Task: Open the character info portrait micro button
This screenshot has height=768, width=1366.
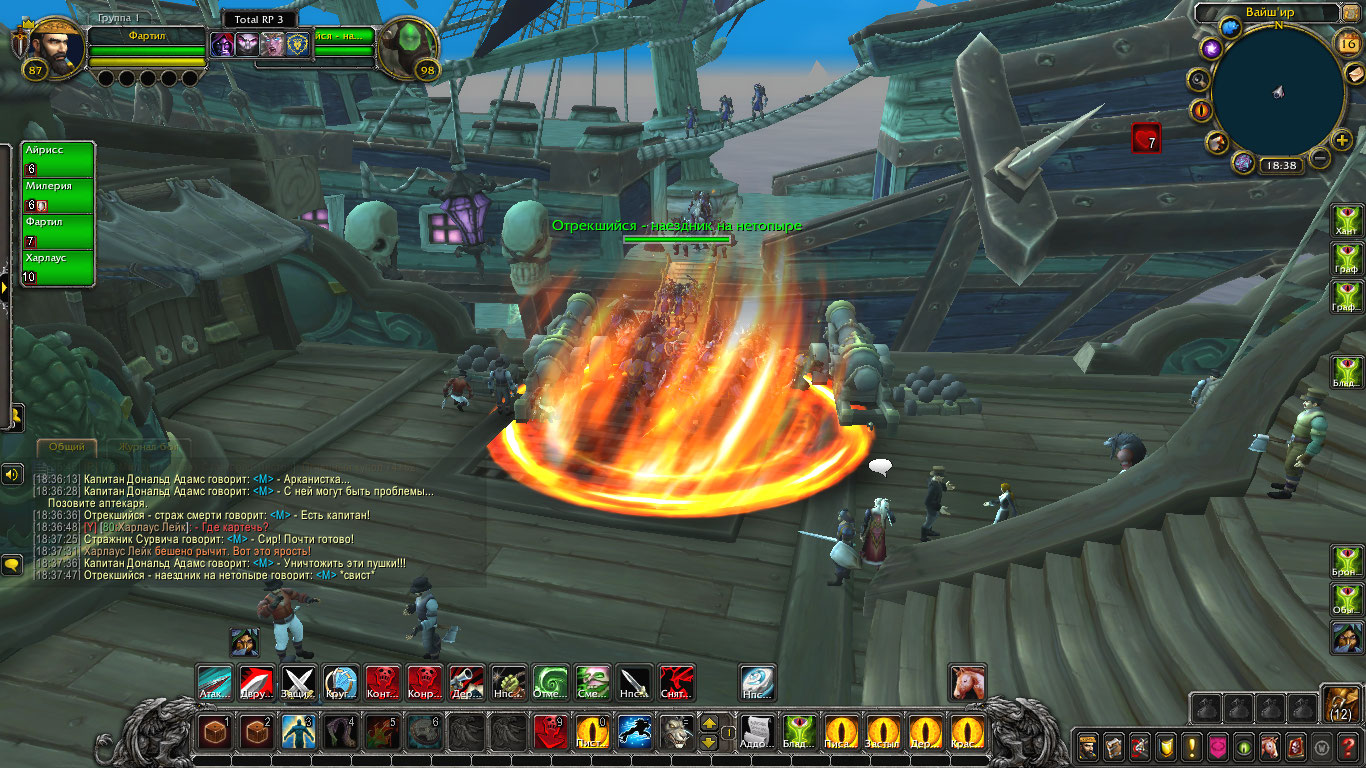Action: click(x=1087, y=746)
